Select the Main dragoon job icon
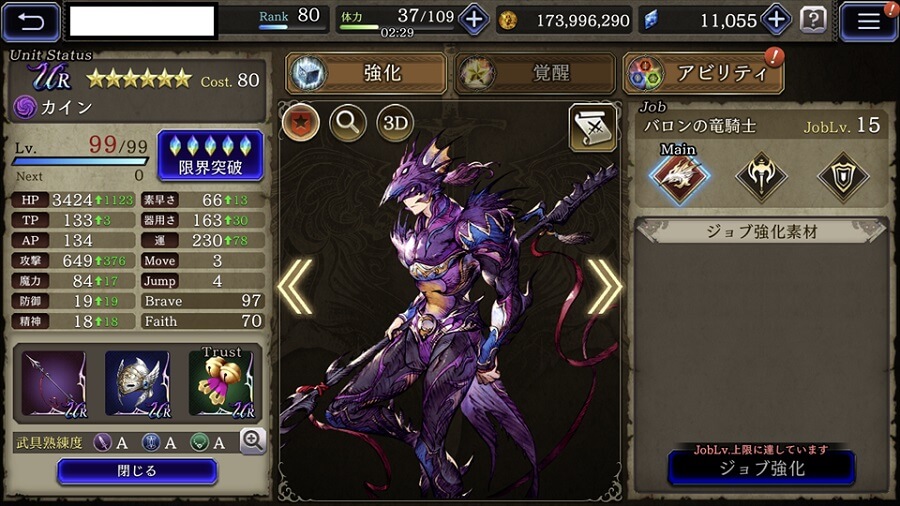The image size is (900, 506). pos(679,177)
